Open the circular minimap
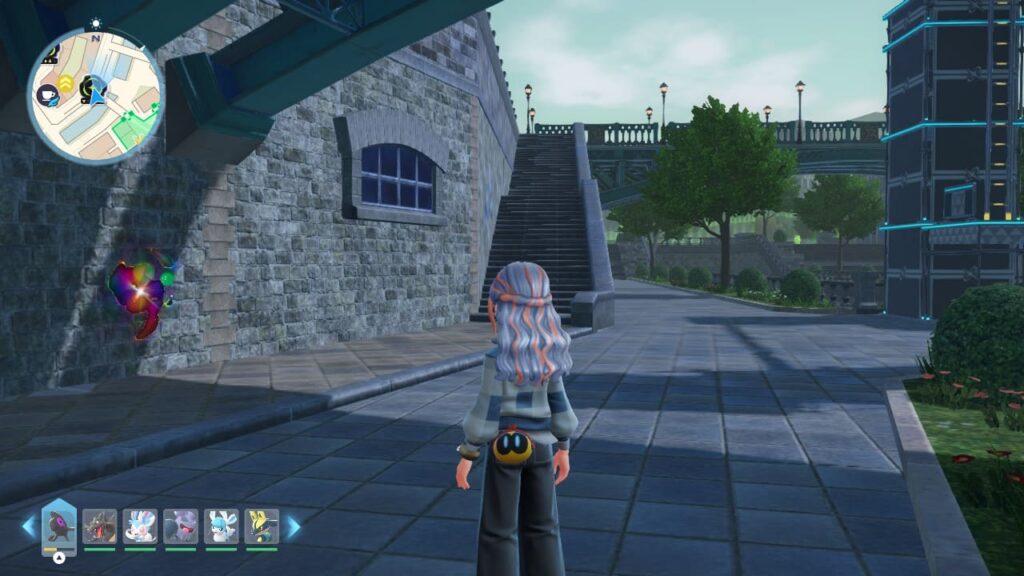1024x576 pixels. (x=95, y=95)
